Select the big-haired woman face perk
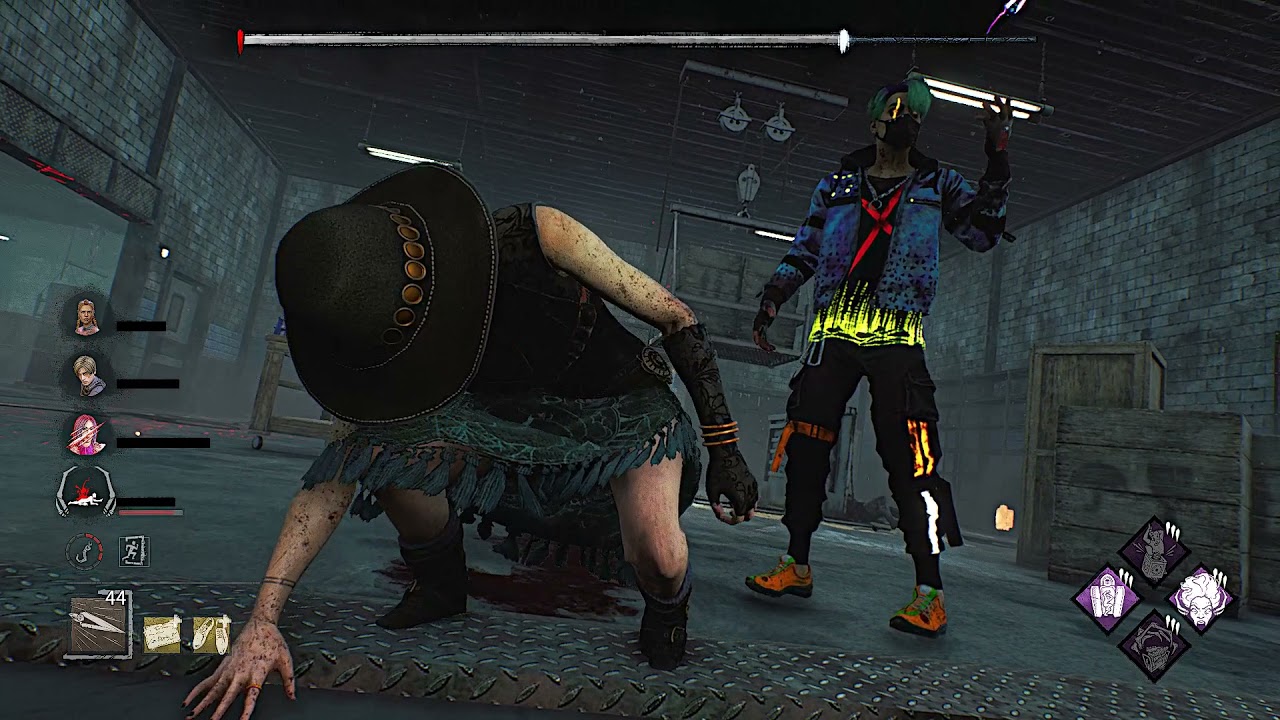 (x=1200, y=599)
